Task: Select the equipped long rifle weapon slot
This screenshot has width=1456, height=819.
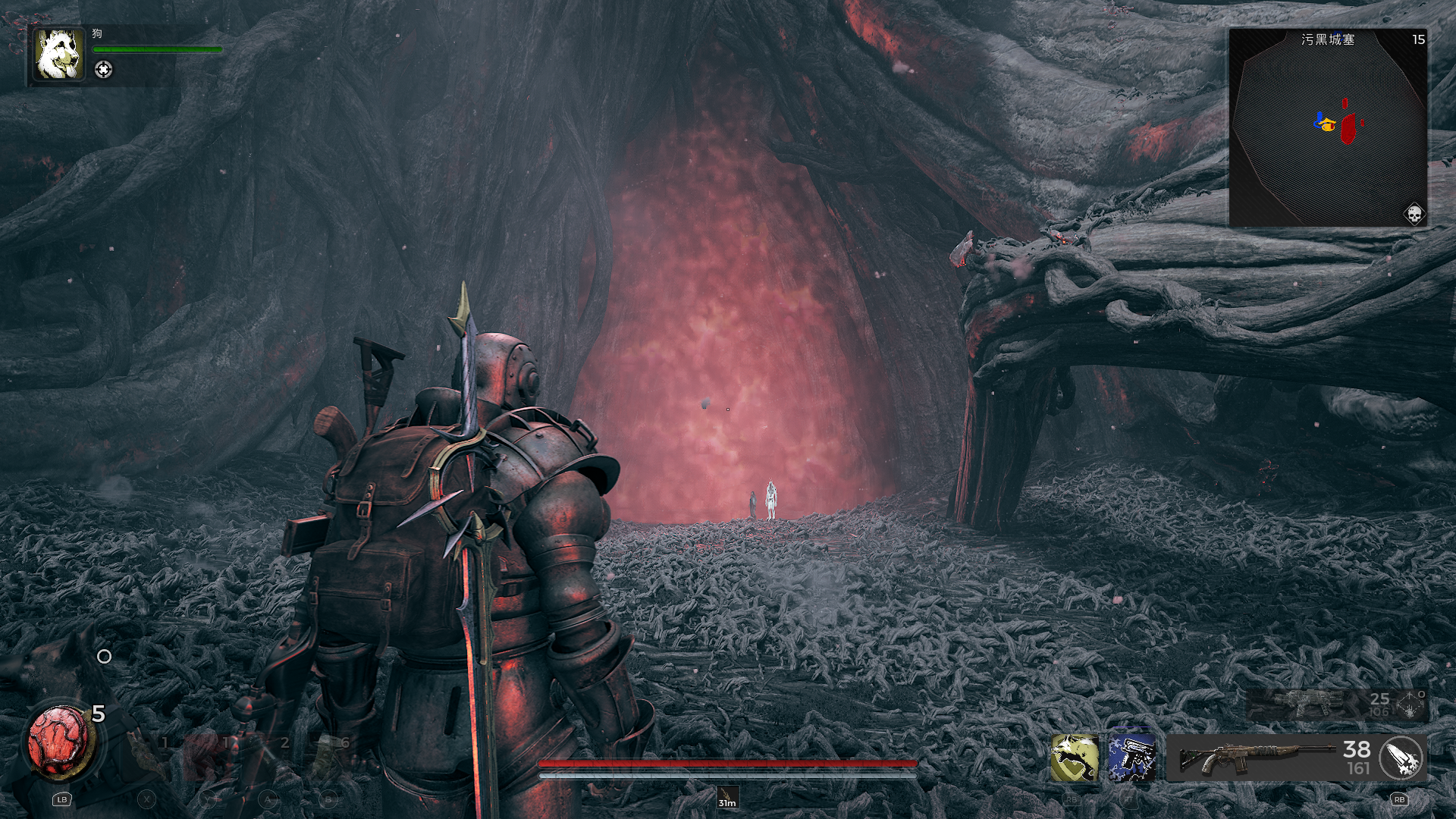Action: tap(1259, 758)
